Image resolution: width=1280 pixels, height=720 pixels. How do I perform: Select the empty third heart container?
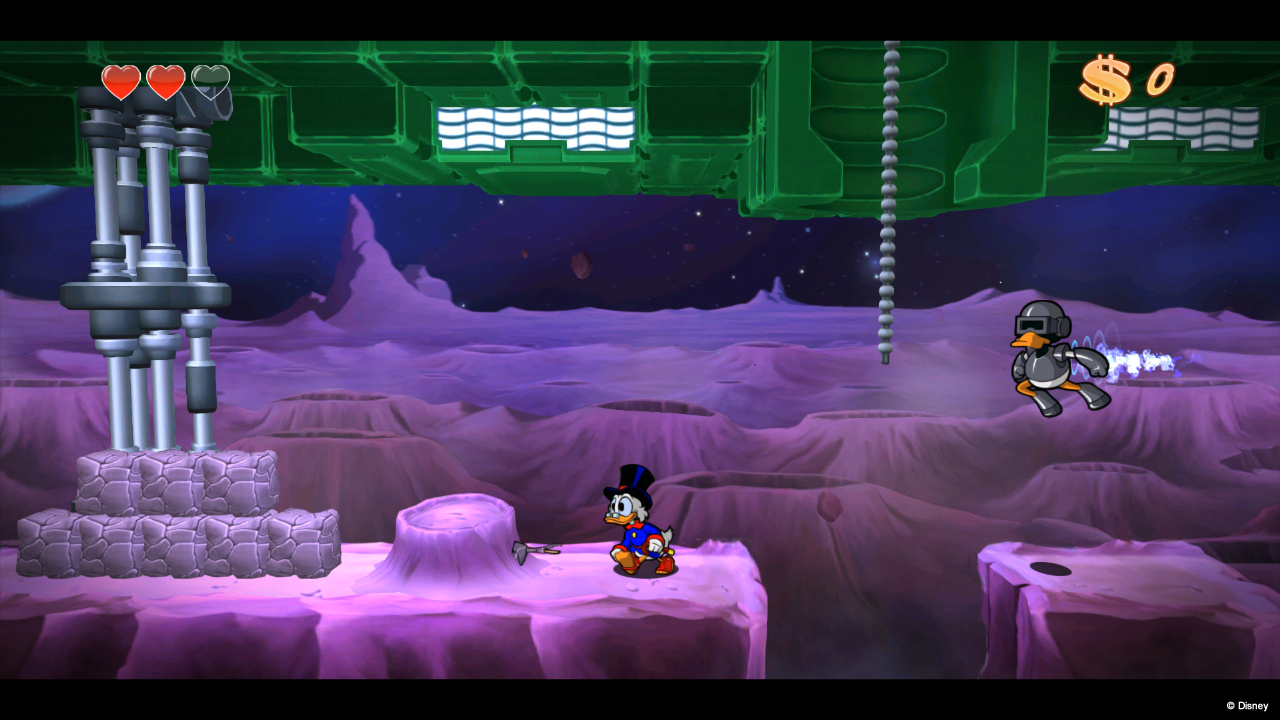(211, 82)
